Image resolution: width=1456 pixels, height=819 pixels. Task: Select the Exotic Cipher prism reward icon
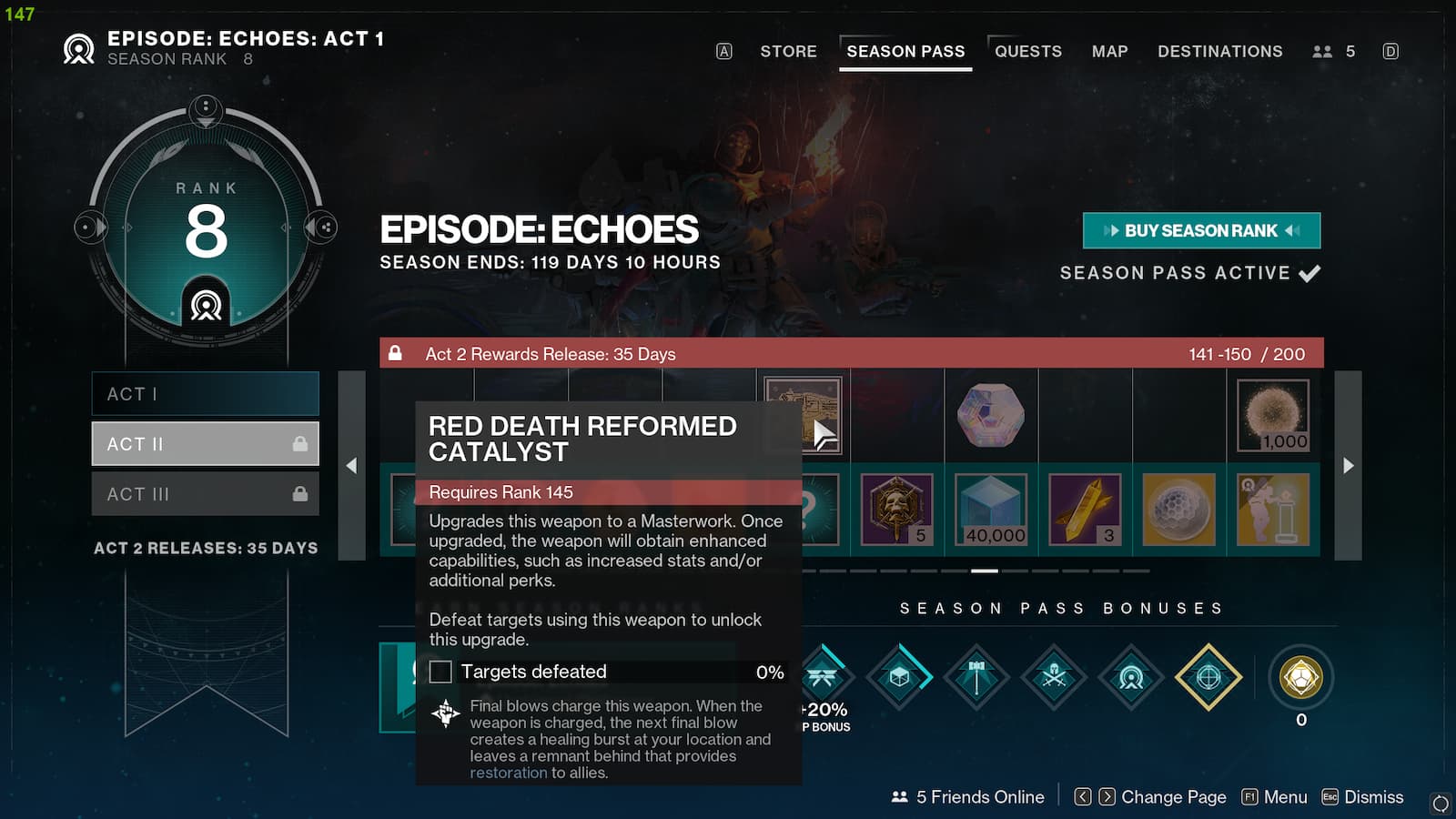pos(992,414)
